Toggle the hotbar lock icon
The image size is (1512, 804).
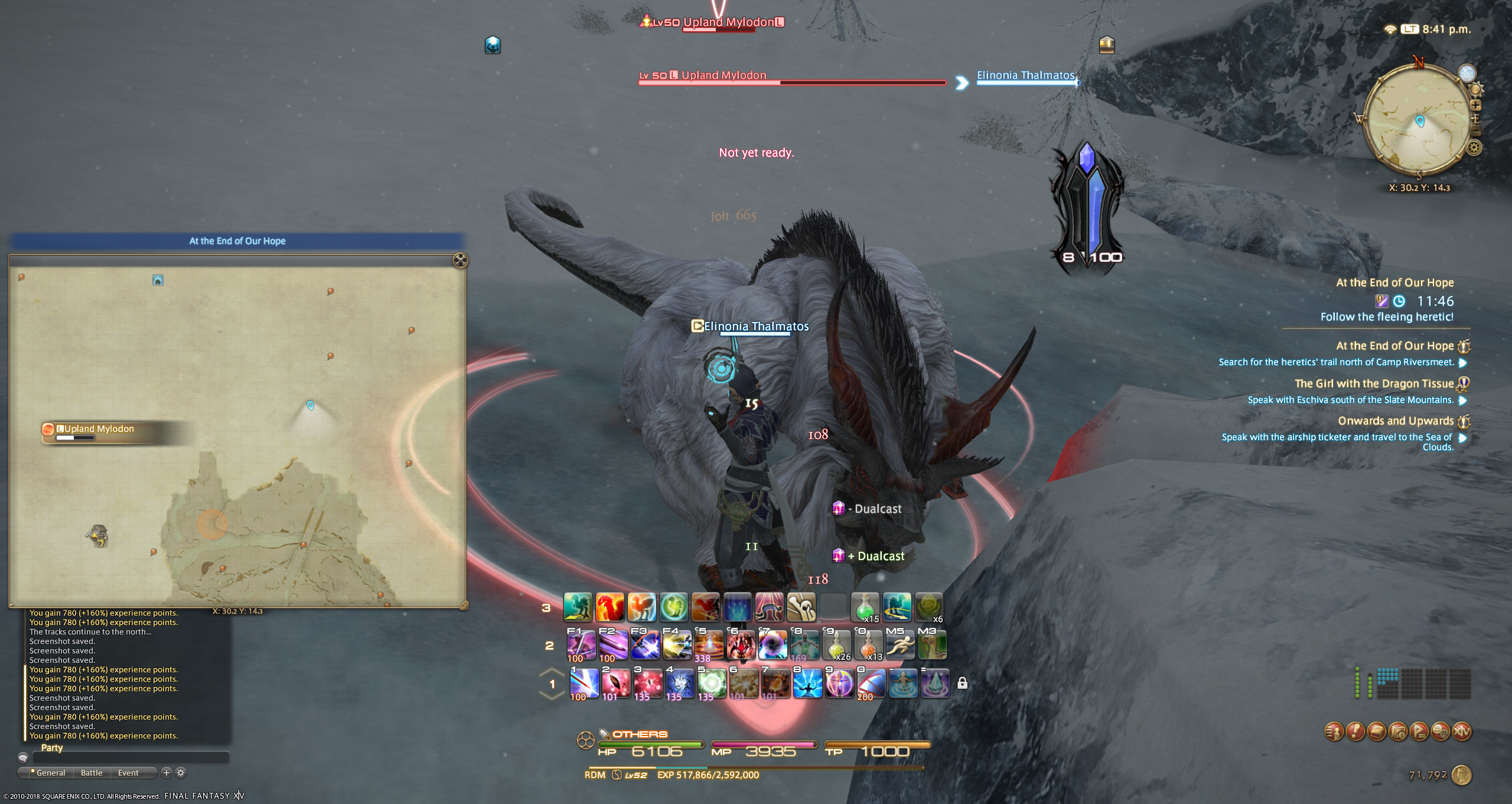tap(962, 683)
